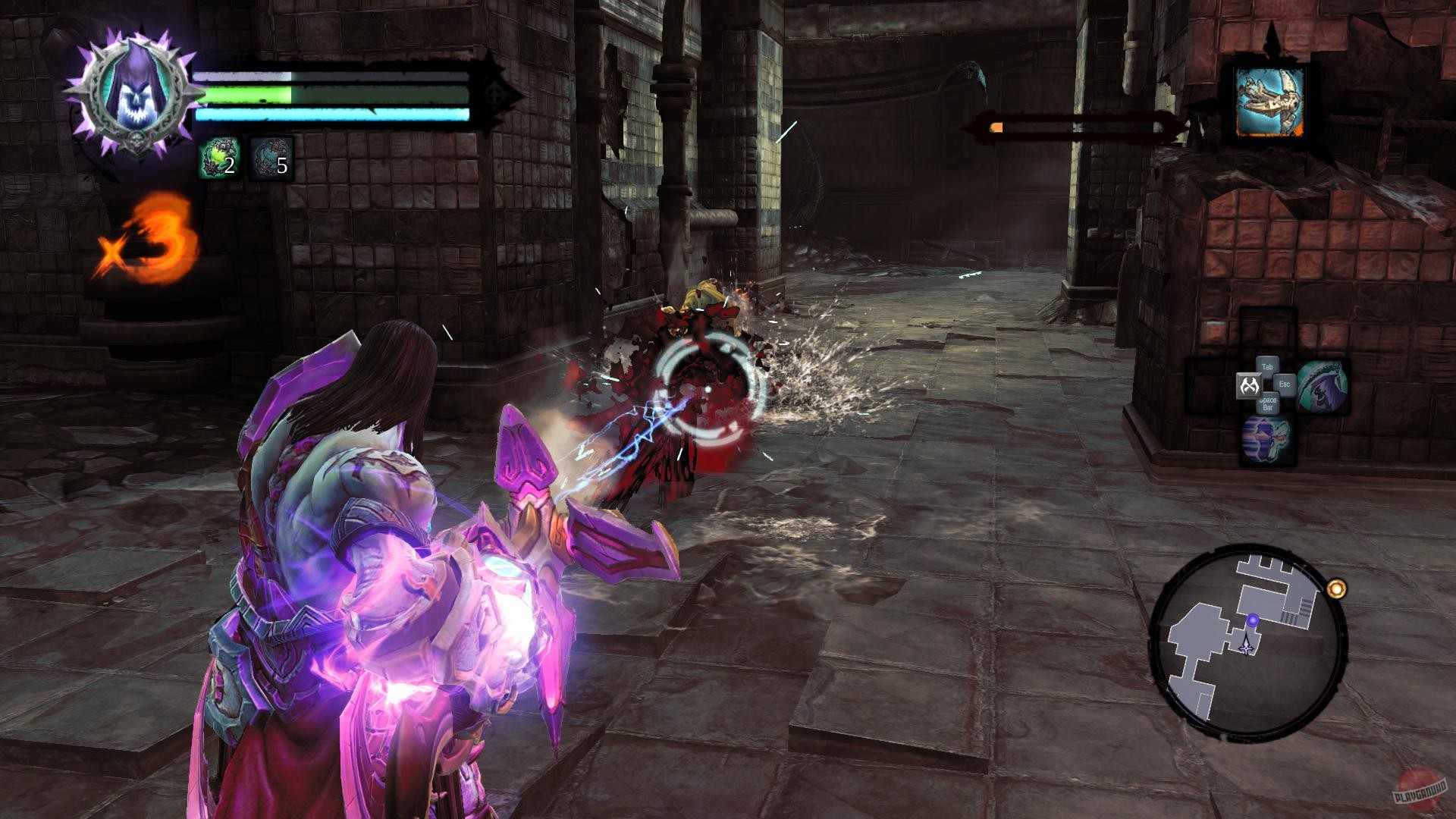Click the targeting reticle on the enemy
The image size is (1456, 819).
pos(705,387)
